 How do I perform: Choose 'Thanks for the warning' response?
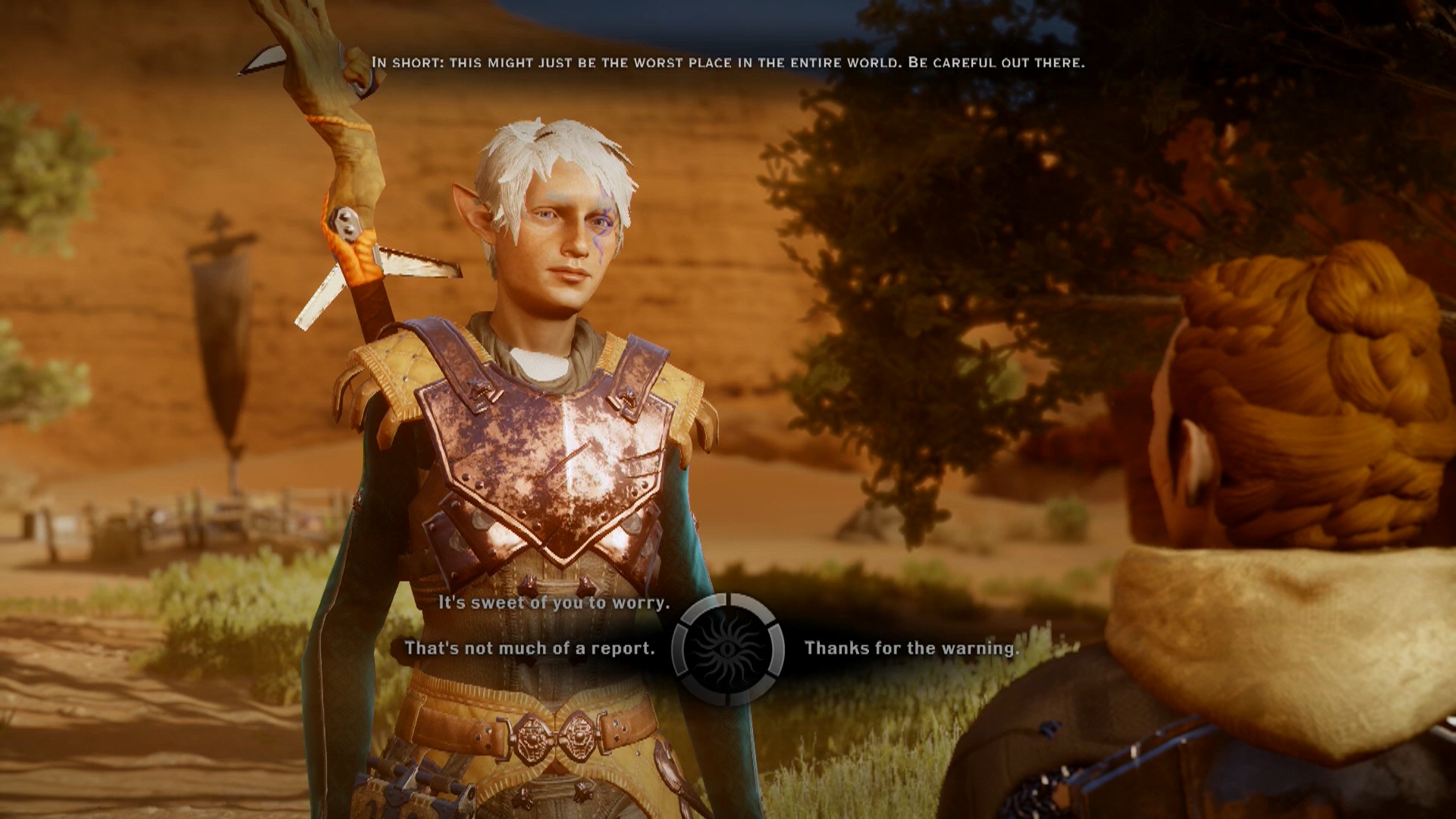pyautogui.click(x=913, y=648)
